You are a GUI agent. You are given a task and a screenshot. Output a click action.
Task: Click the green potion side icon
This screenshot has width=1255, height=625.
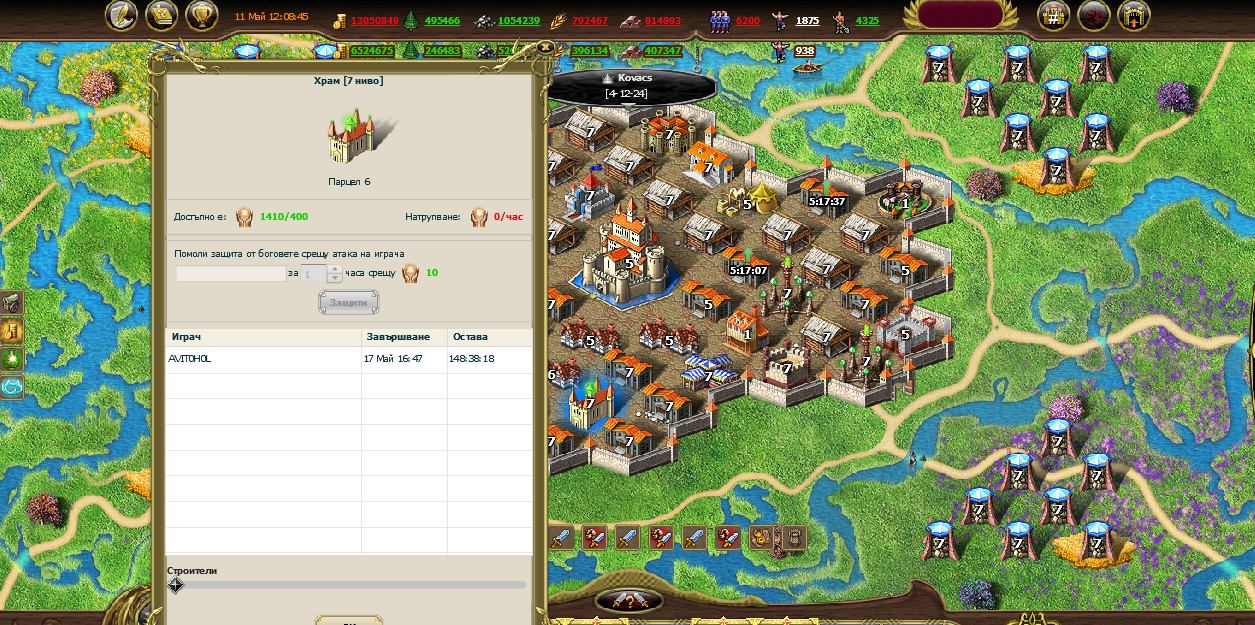coord(12,358)
